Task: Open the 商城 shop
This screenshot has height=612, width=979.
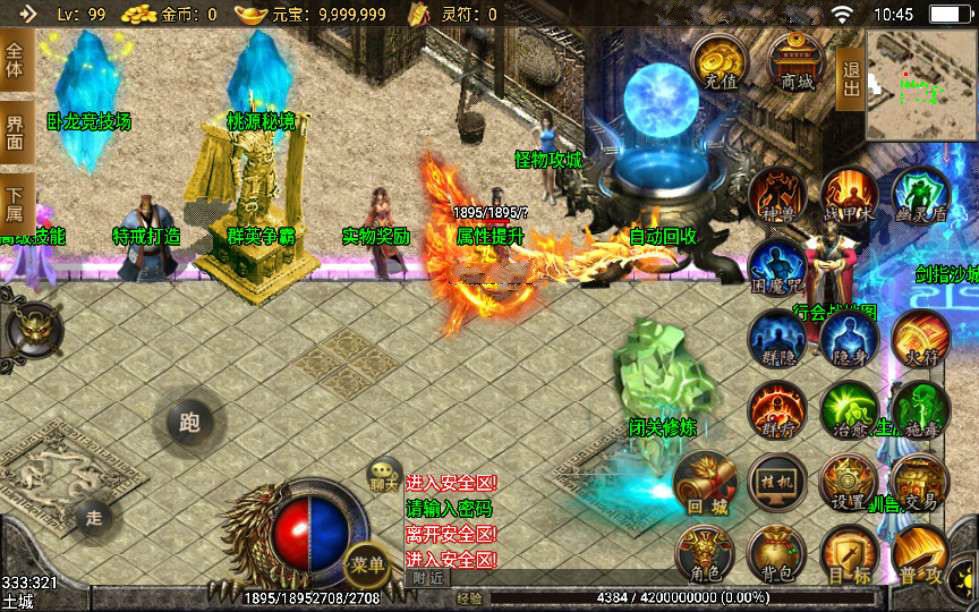Action: (x=797, y=62)
